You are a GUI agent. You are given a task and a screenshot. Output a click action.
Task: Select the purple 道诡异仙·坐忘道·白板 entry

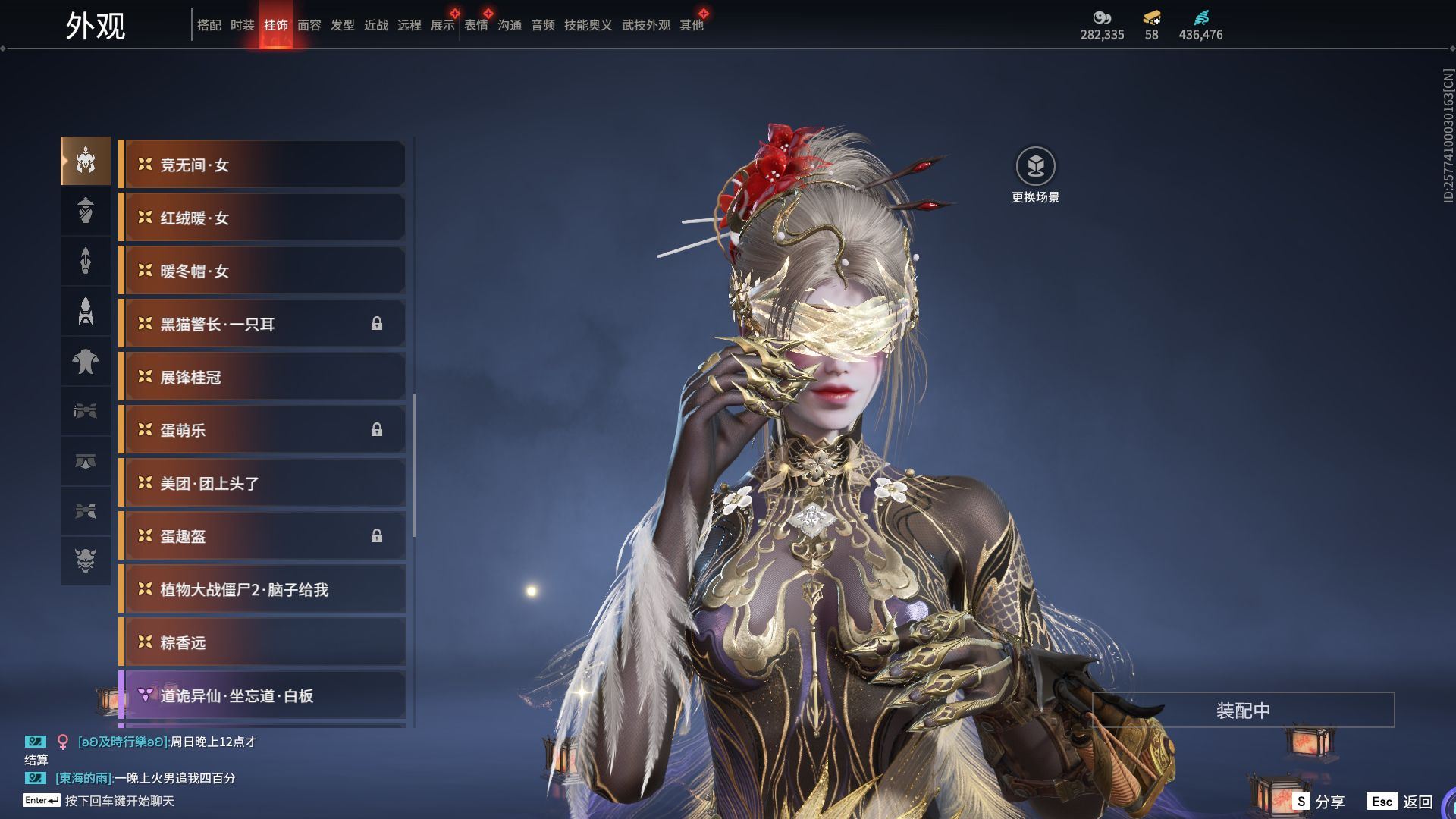tap(262, 695)
